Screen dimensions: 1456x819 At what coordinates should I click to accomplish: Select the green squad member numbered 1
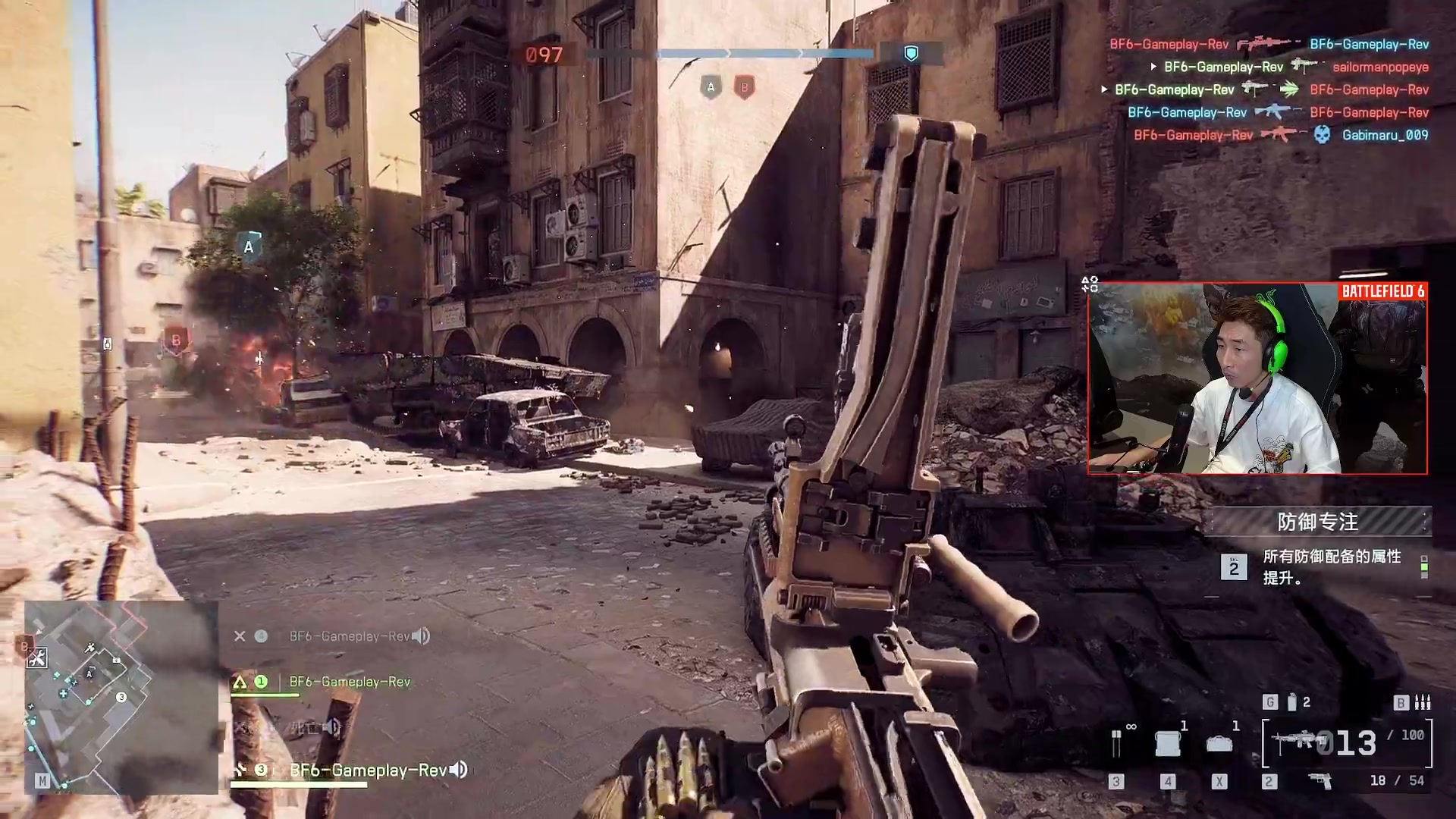(x=350, y=682)
